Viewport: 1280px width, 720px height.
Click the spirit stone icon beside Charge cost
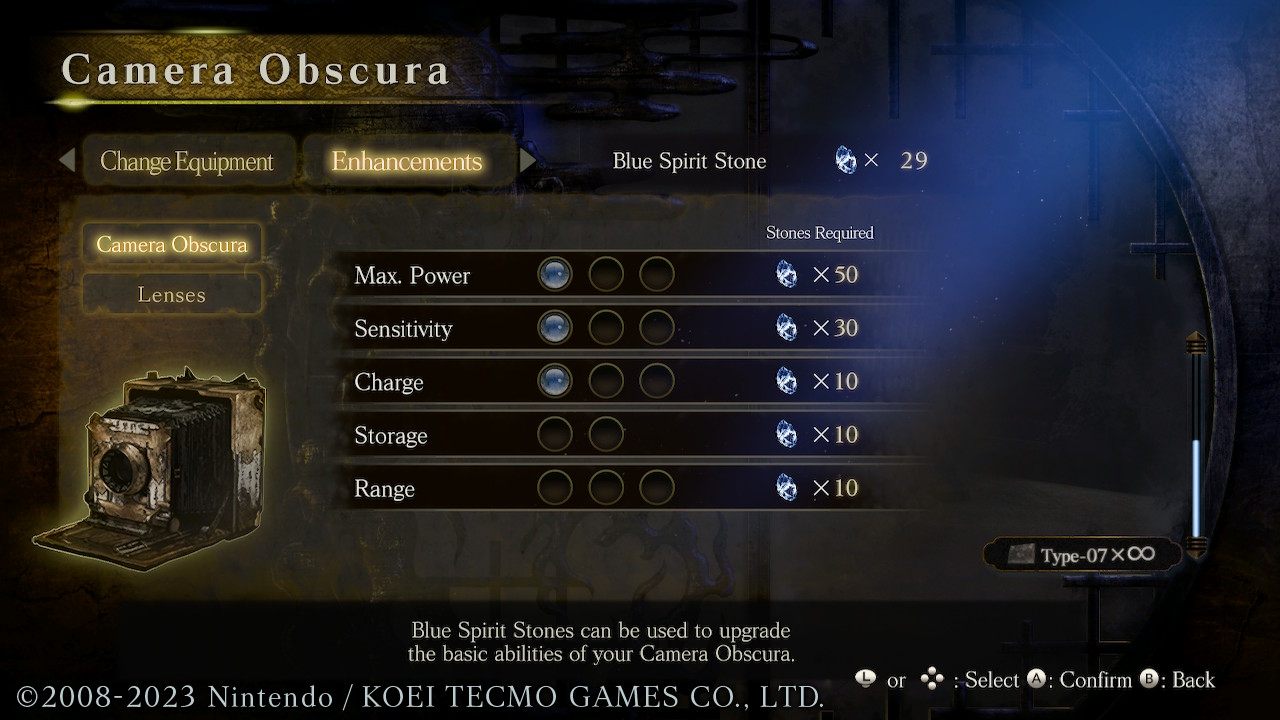(787, 380)
